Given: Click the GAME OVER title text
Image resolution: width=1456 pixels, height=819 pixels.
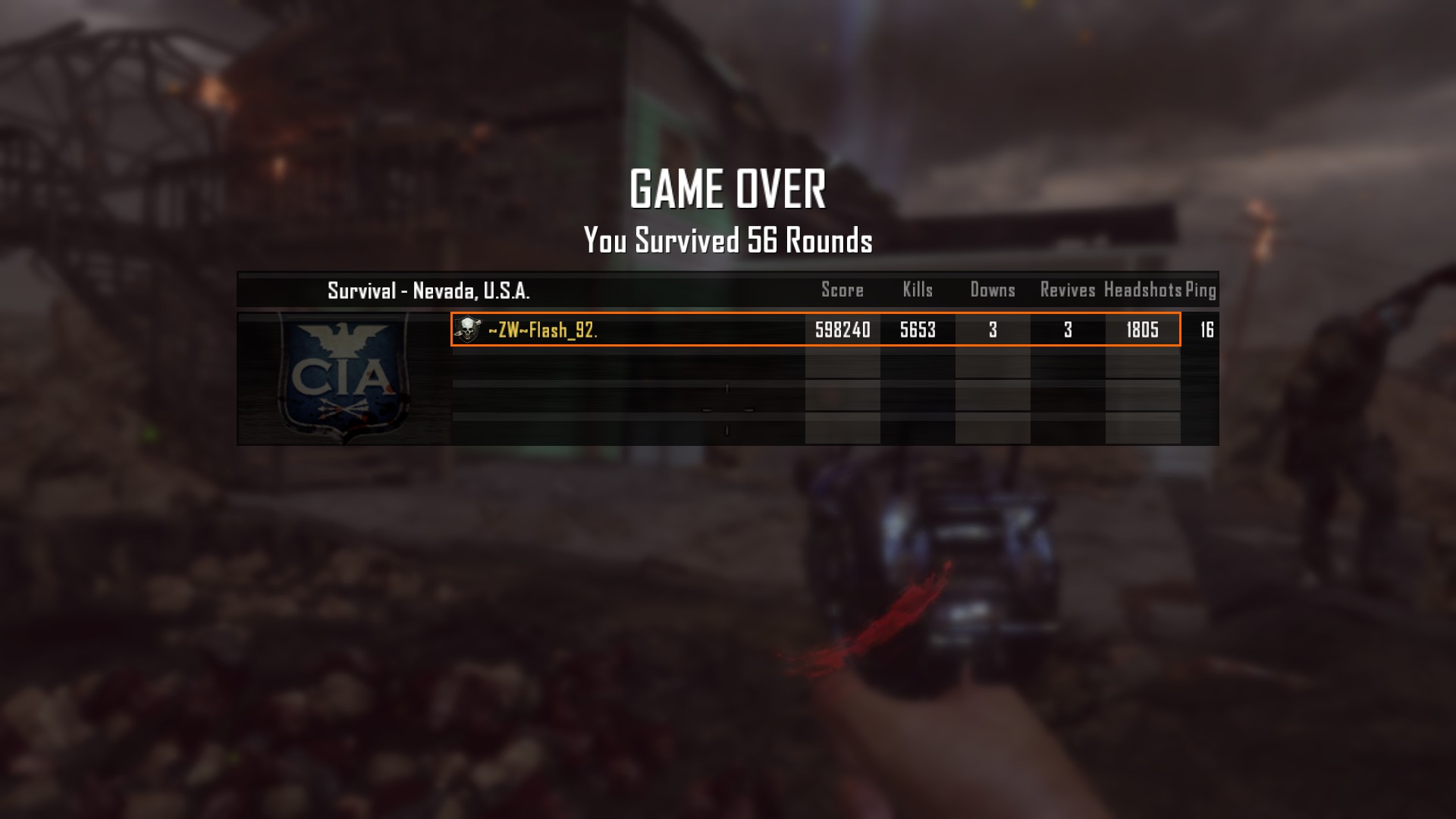Looking at the screenshot, I should pos(728,189).
